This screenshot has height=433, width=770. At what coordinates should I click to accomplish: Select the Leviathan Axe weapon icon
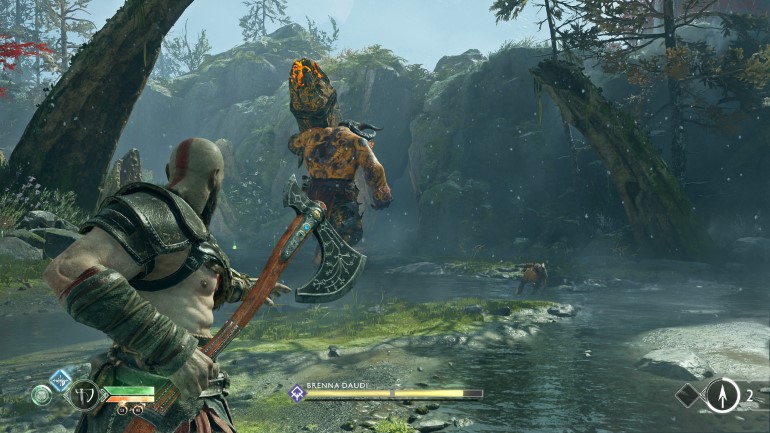click(x=83, y=395)
